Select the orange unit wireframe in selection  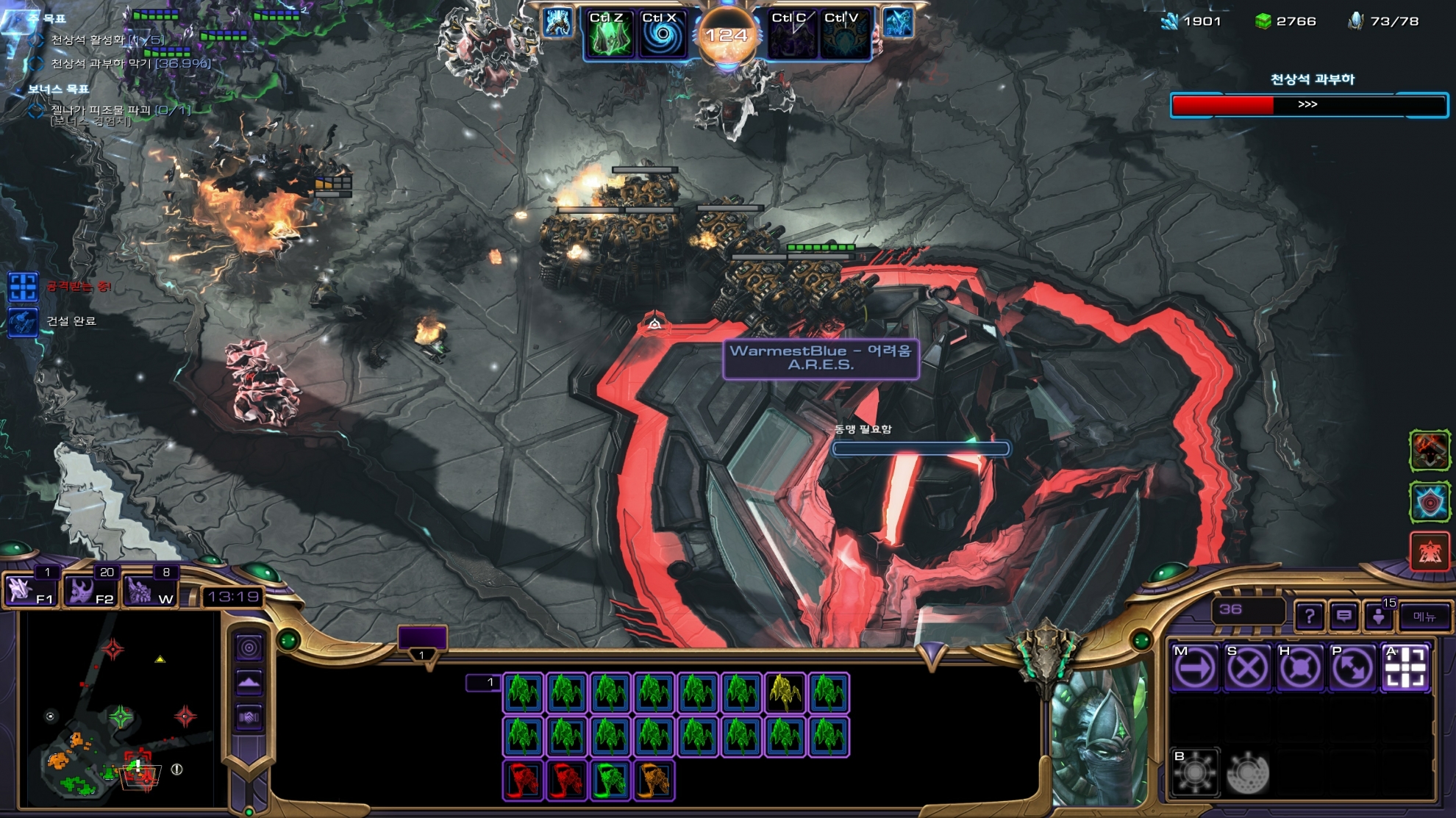pos(654,780)
